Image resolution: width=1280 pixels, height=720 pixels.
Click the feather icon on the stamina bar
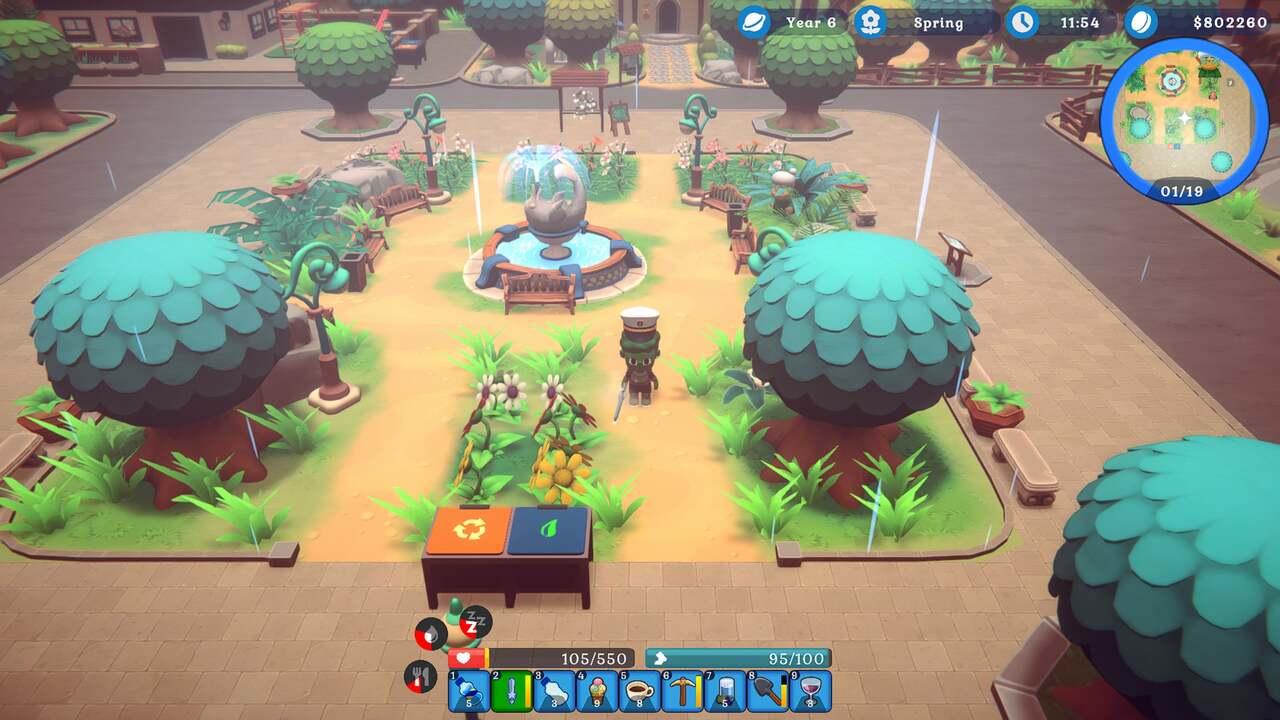click(663, 658)
